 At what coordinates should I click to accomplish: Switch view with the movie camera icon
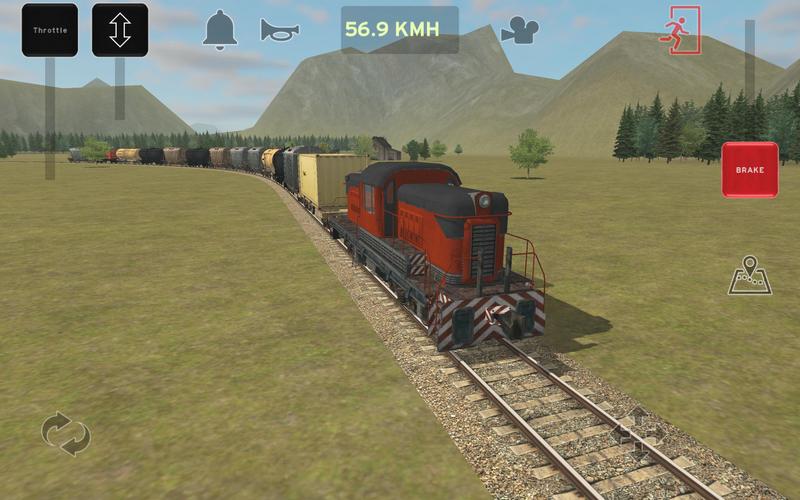pos(519,31)
